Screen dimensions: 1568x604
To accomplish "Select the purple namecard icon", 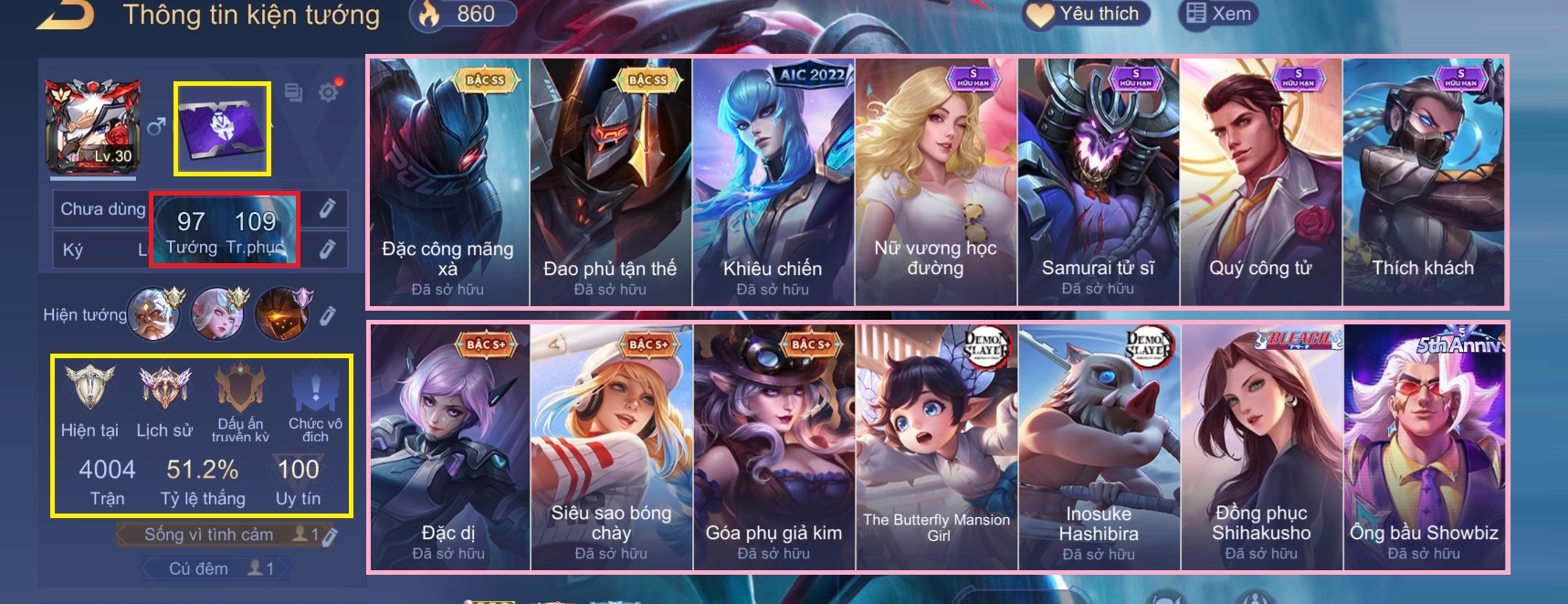I will click(x=222, y=129).
